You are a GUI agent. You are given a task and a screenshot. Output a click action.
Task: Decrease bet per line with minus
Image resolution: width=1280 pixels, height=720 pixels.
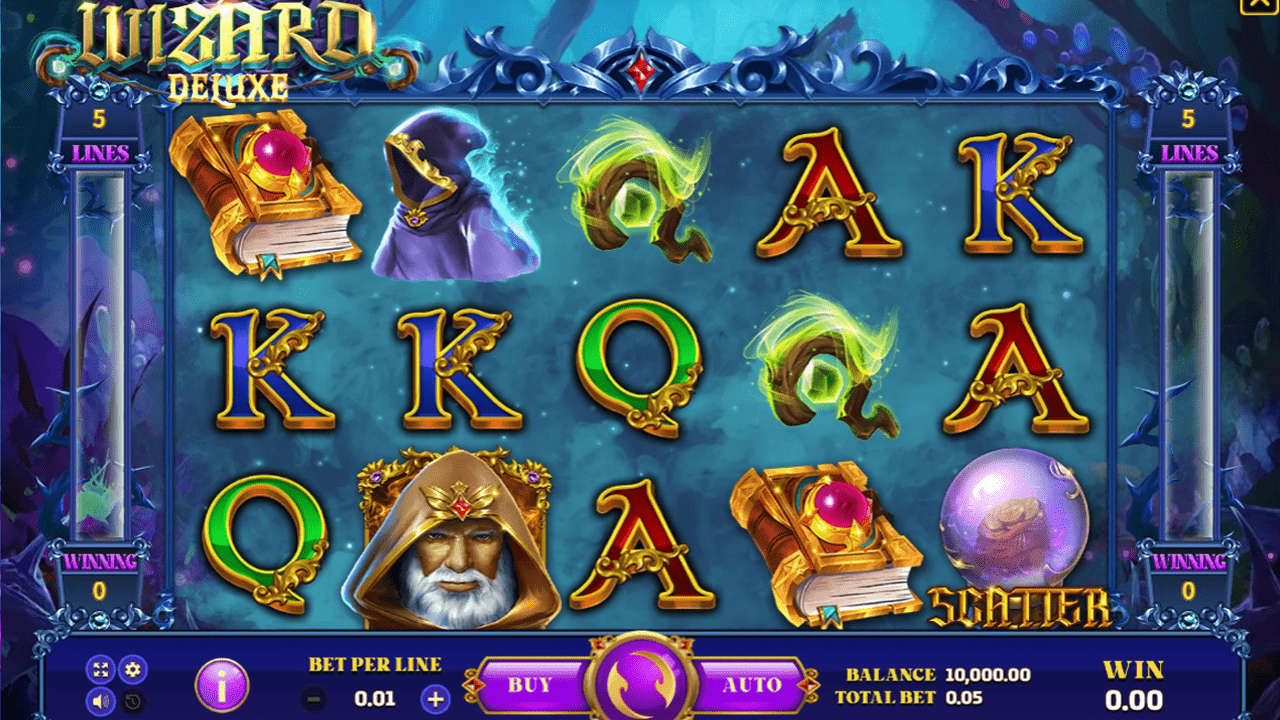pos(314,699)
